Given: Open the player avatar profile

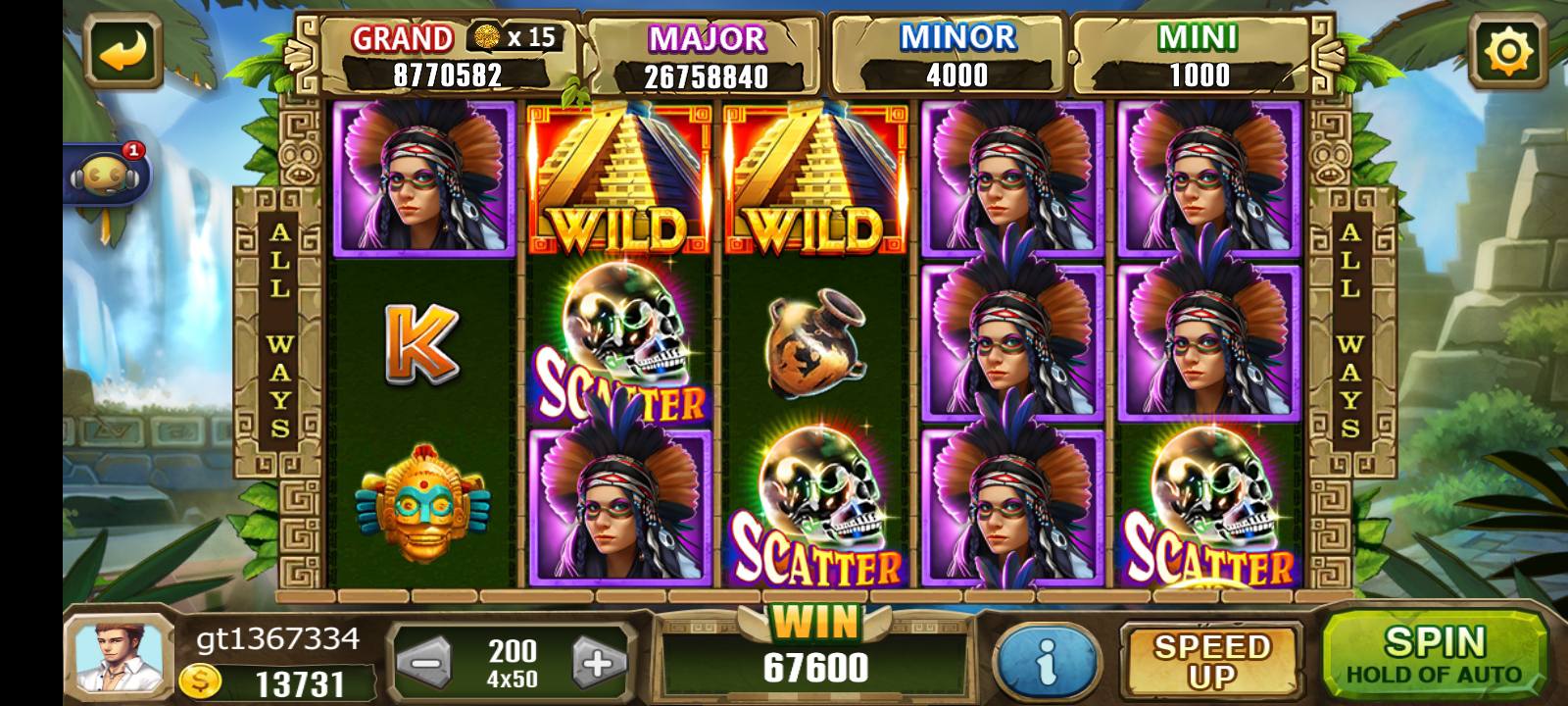Looking at the screenshot, I should point(118,657).
